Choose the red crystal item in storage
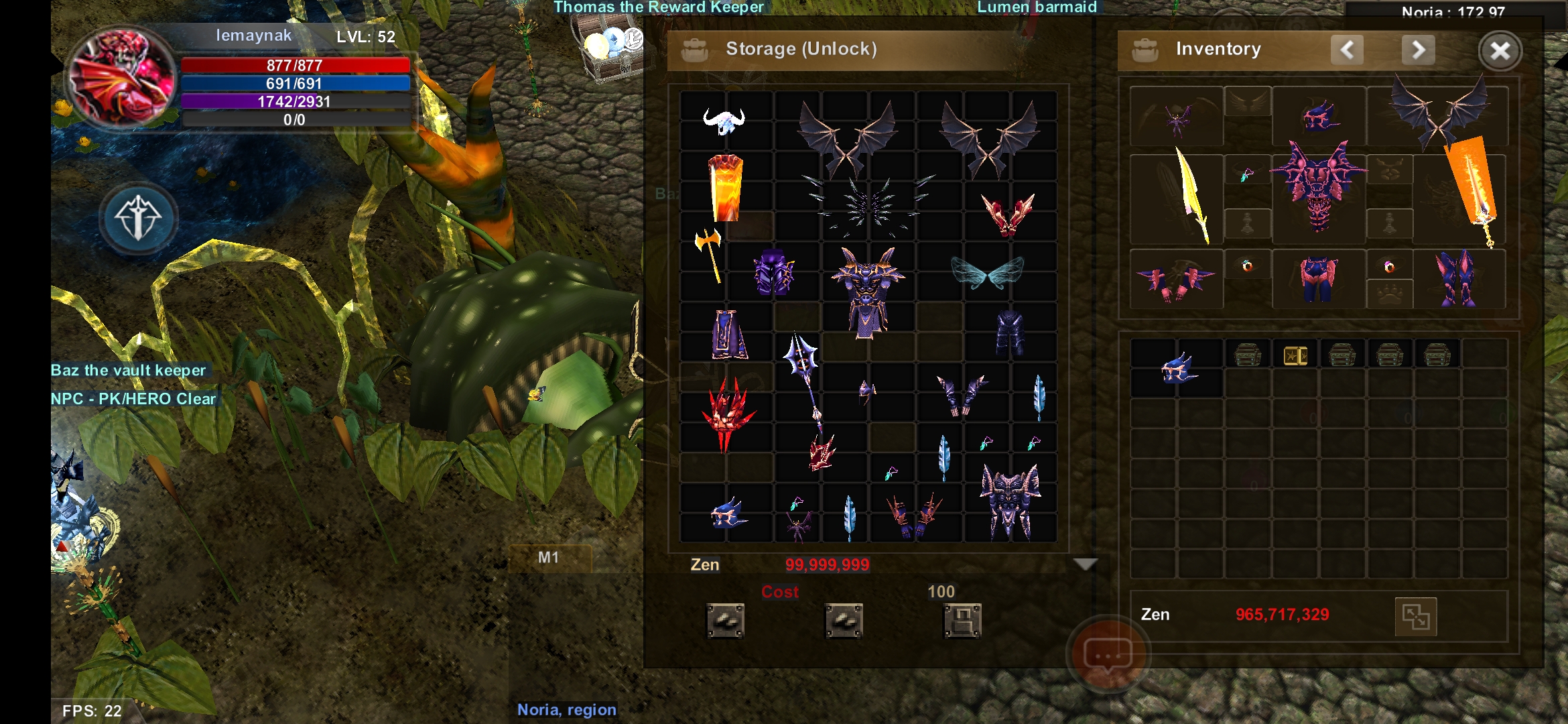 (727, 412)
